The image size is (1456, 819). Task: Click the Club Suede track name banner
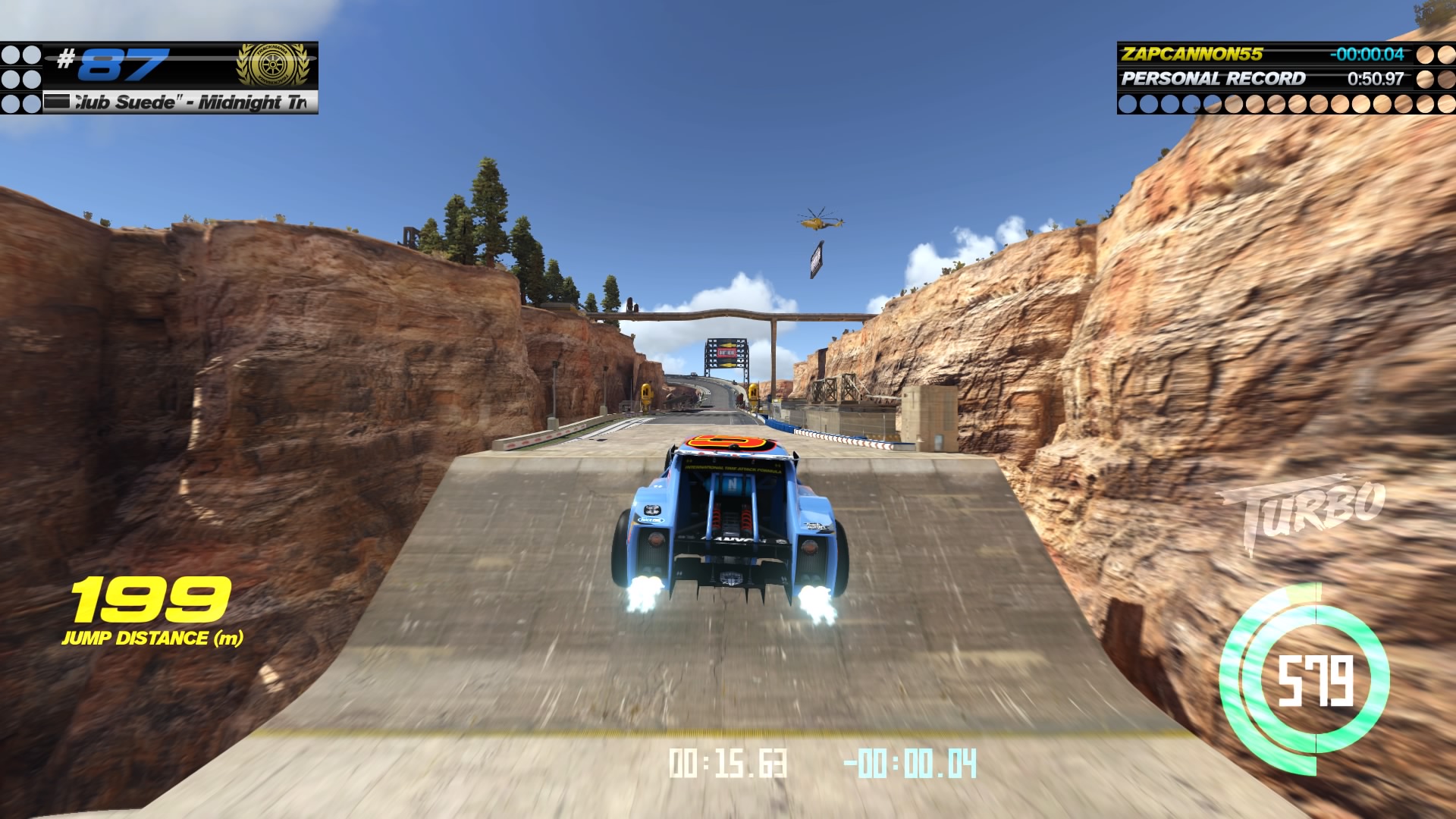coord(180,102)
